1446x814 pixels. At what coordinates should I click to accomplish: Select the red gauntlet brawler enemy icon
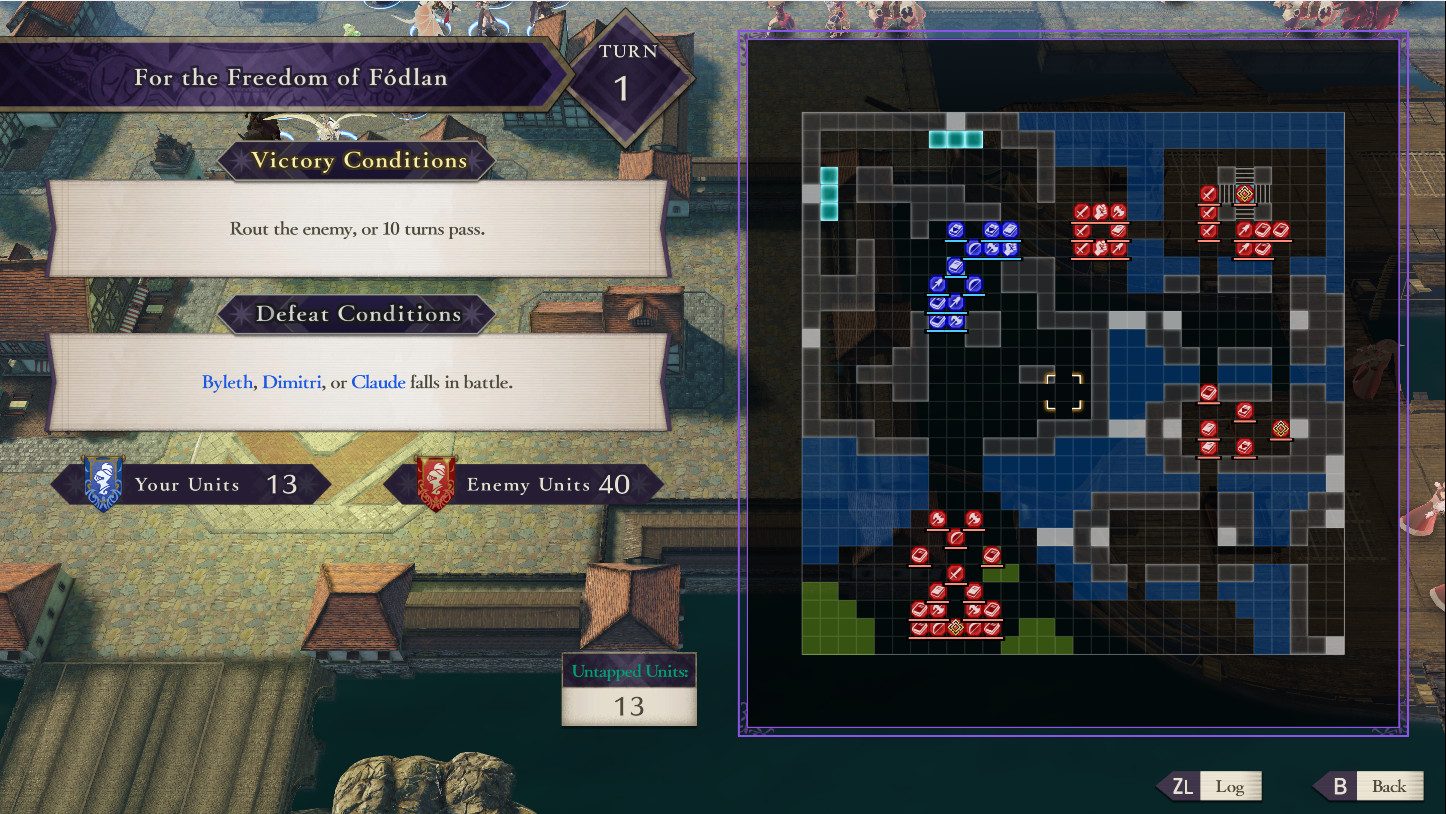[x=1100, y=211]
